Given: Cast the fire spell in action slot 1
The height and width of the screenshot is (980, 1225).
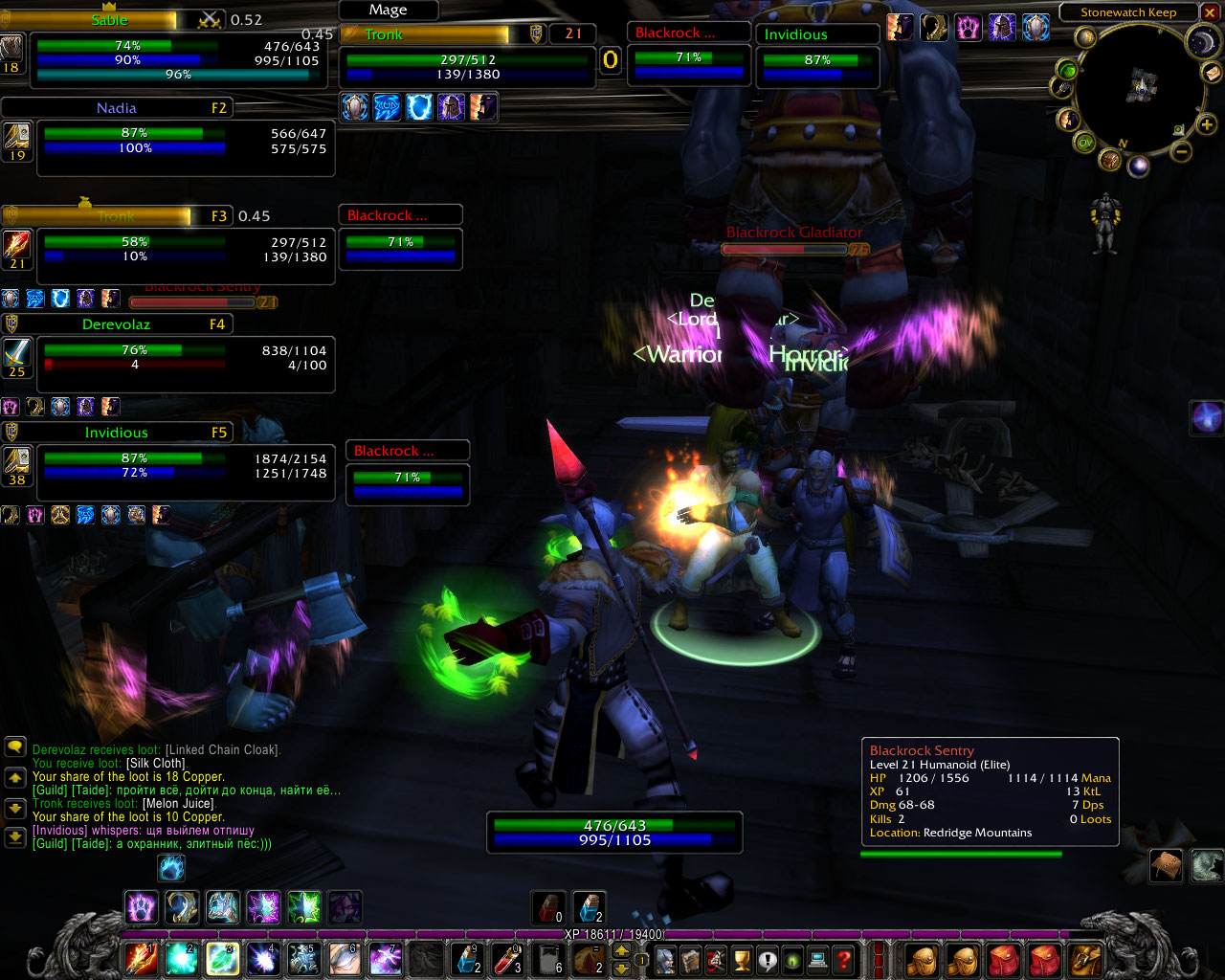Looking at the screenshot, I should pyautogui.click(x=141, y=958).
